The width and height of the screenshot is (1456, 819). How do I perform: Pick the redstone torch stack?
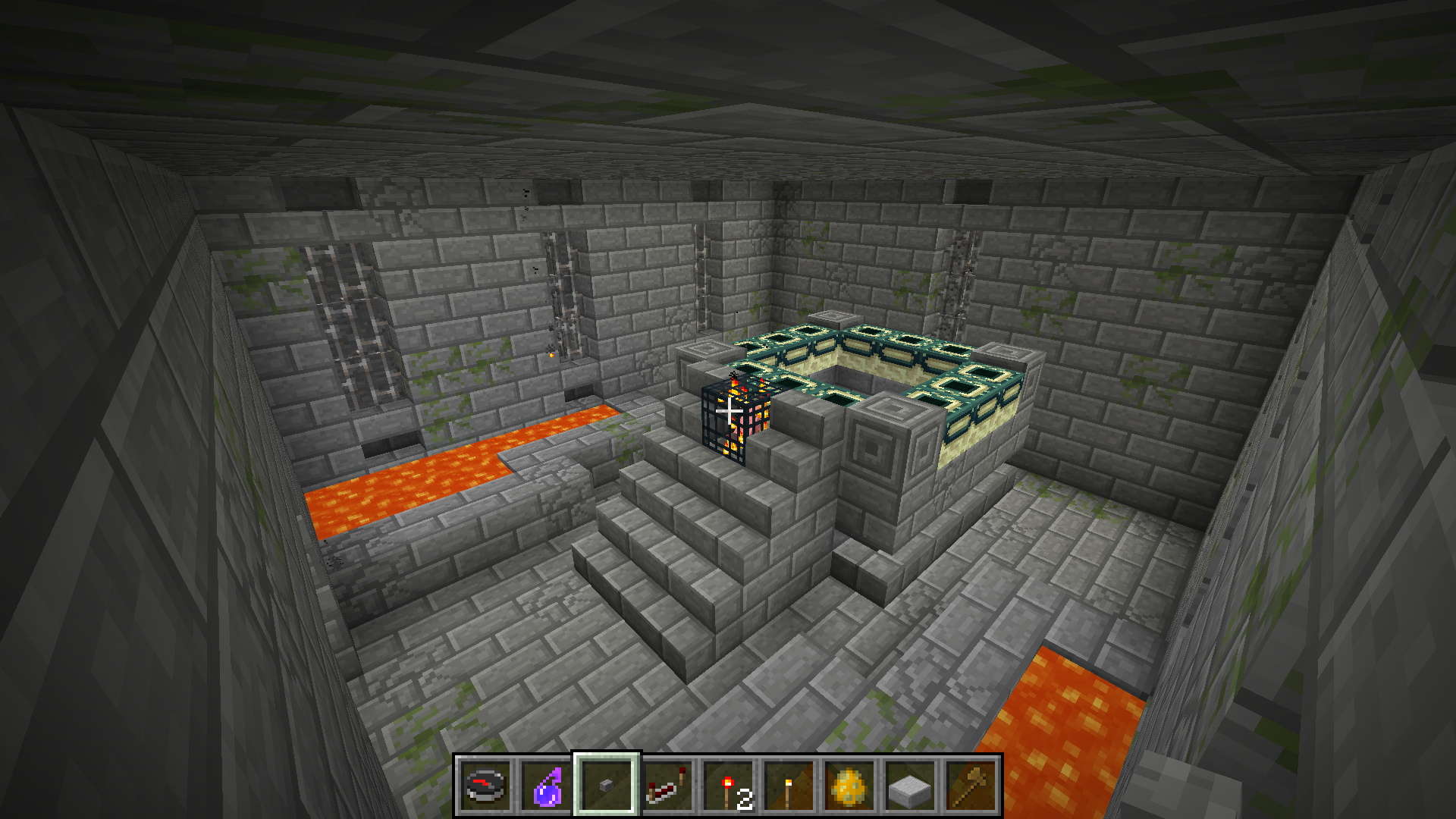pos(728,786)
